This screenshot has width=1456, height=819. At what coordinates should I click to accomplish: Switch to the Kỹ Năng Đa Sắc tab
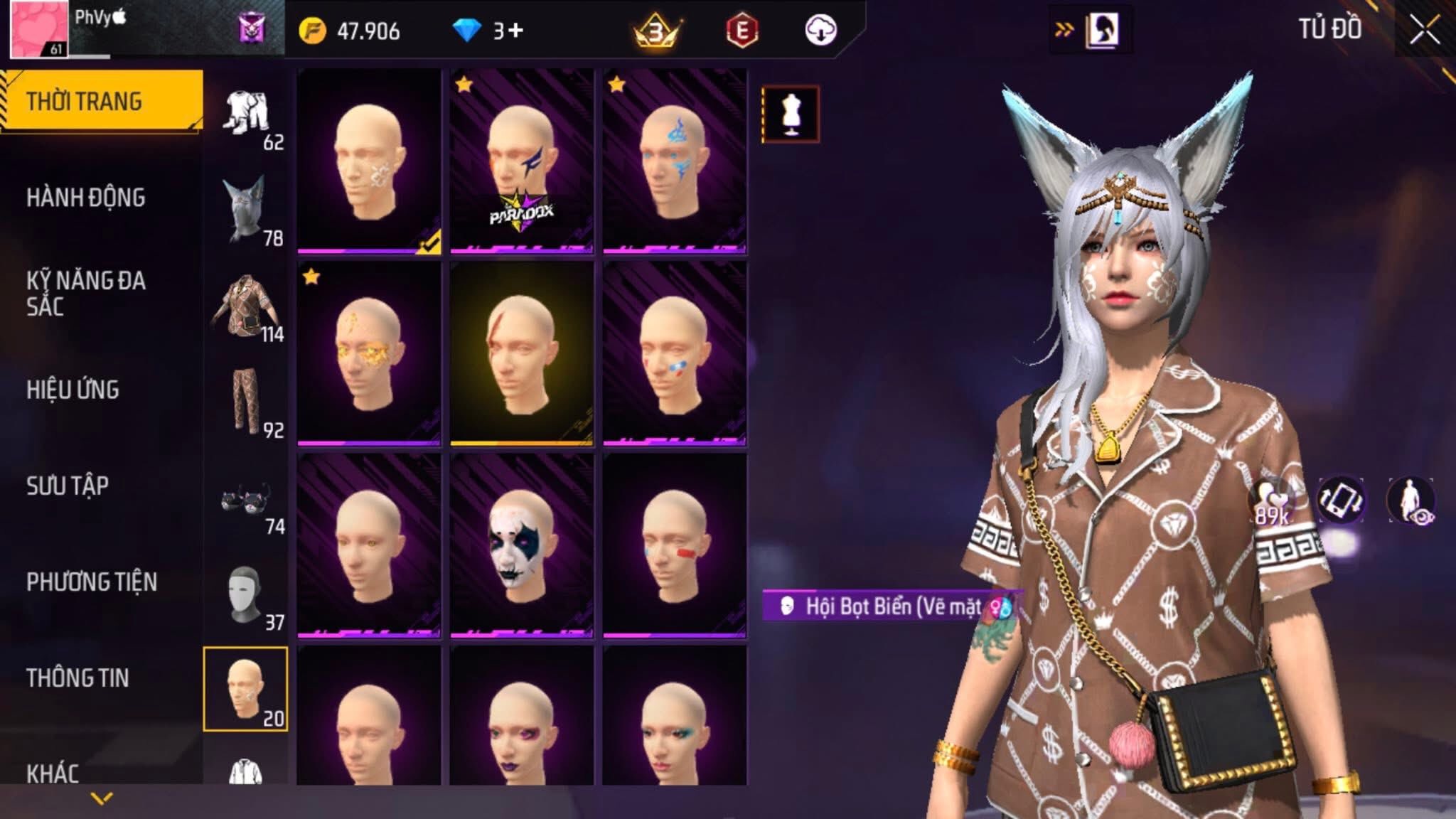(x=86, y=293)
